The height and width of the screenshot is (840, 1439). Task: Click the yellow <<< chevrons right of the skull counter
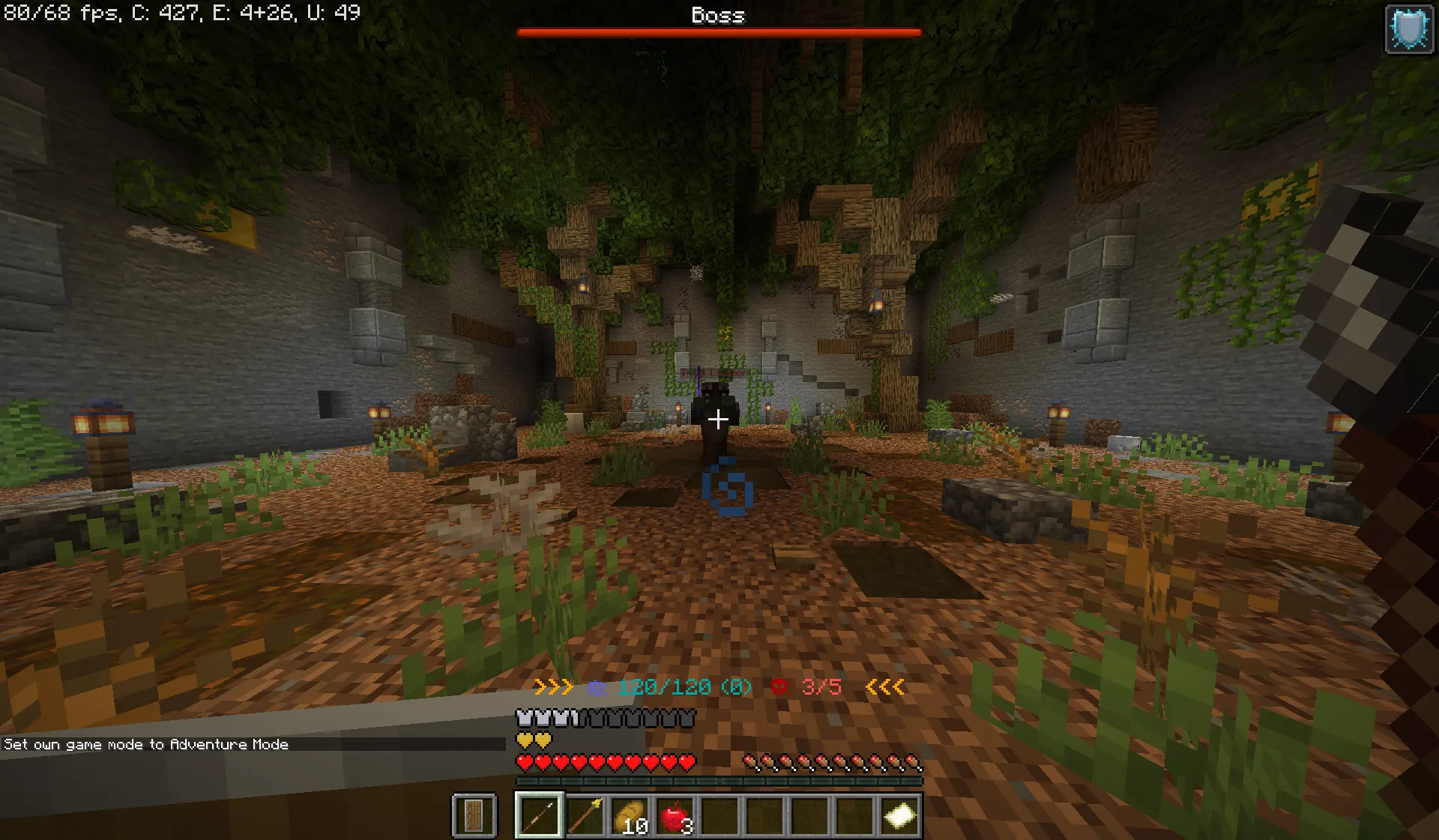pyautogui.click(x=883, y=686)
